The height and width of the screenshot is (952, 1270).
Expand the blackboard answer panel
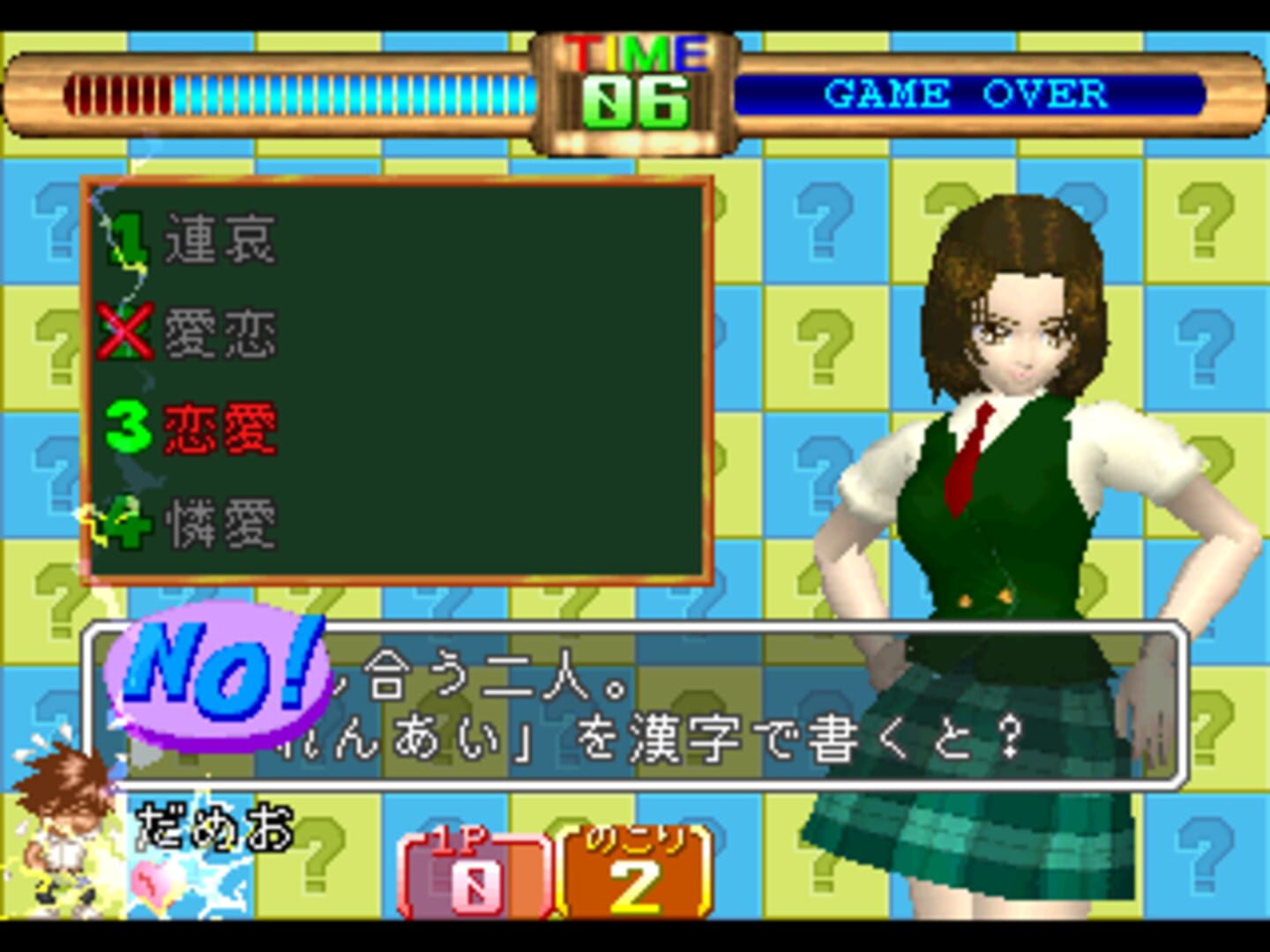[x=397, y=379]
